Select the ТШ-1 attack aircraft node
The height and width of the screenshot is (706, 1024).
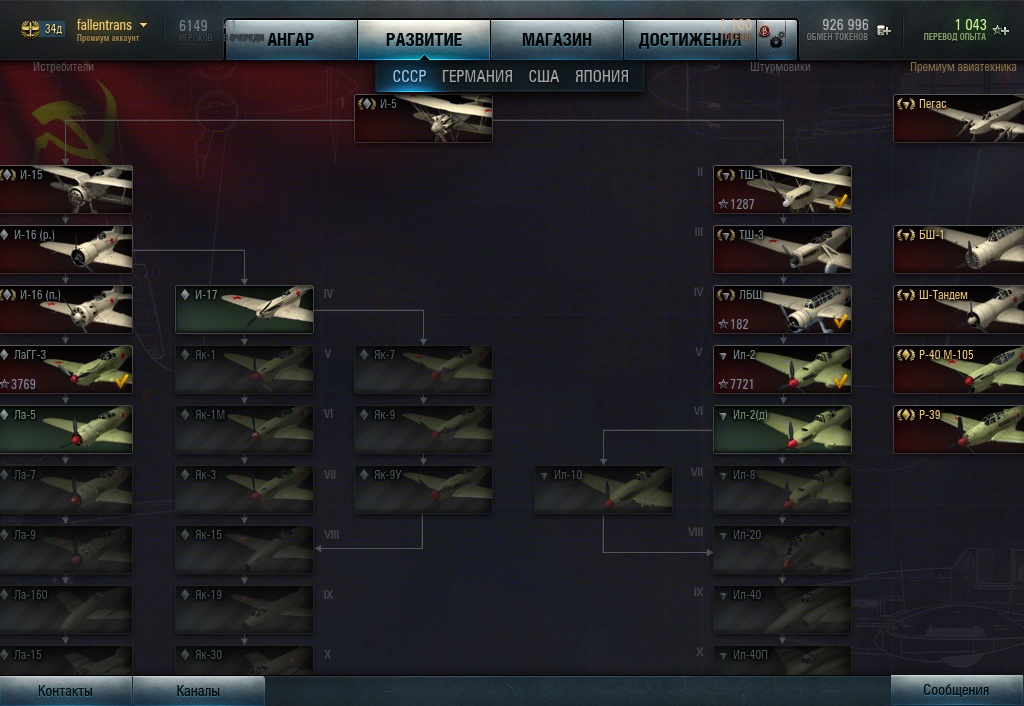(782, 189)
